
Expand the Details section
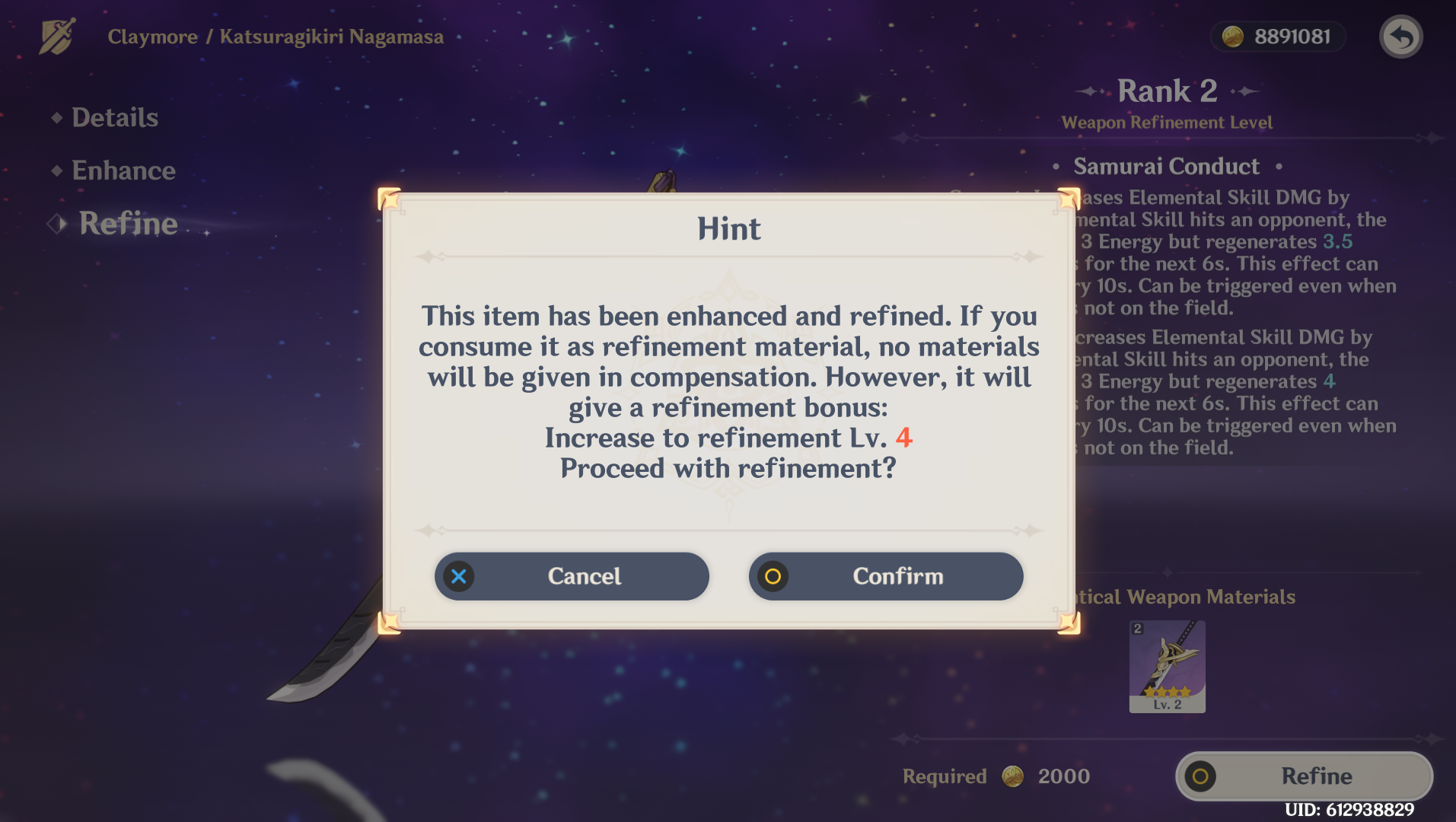coord(114,117)
